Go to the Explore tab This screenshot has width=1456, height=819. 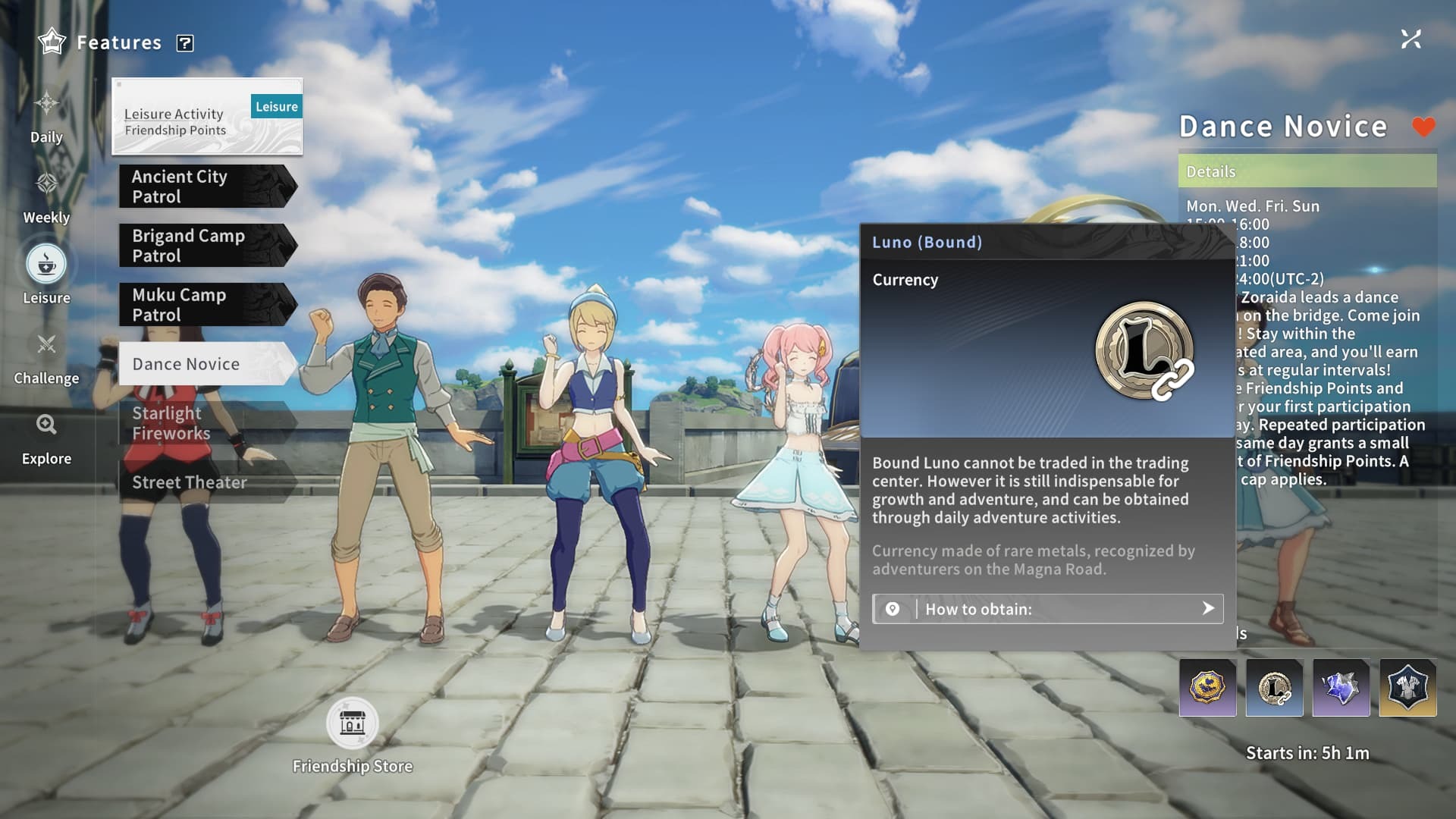coord(46,438)
